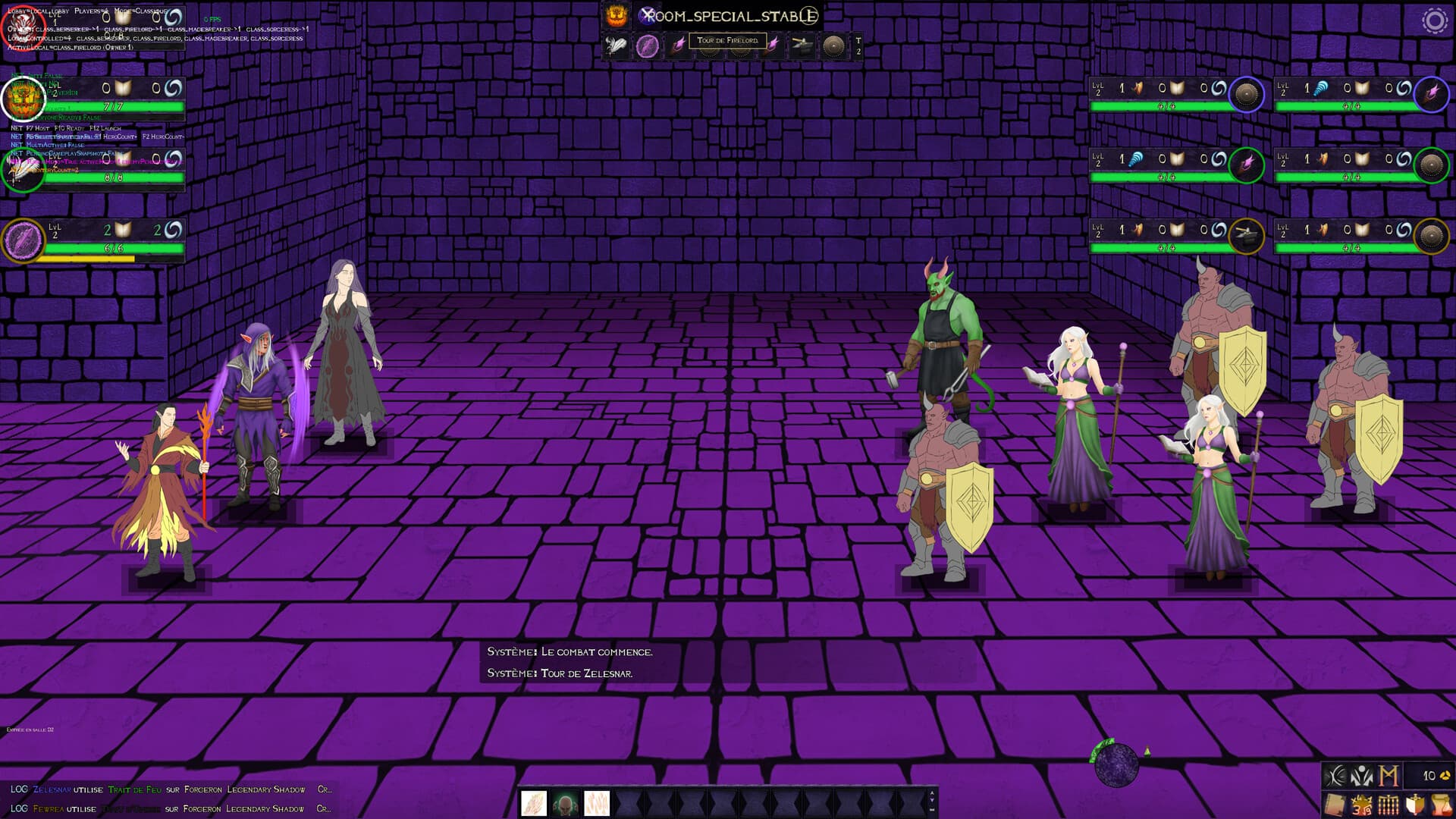
Task: Select the flame claw ability in the hotbar
Action: 533,803
